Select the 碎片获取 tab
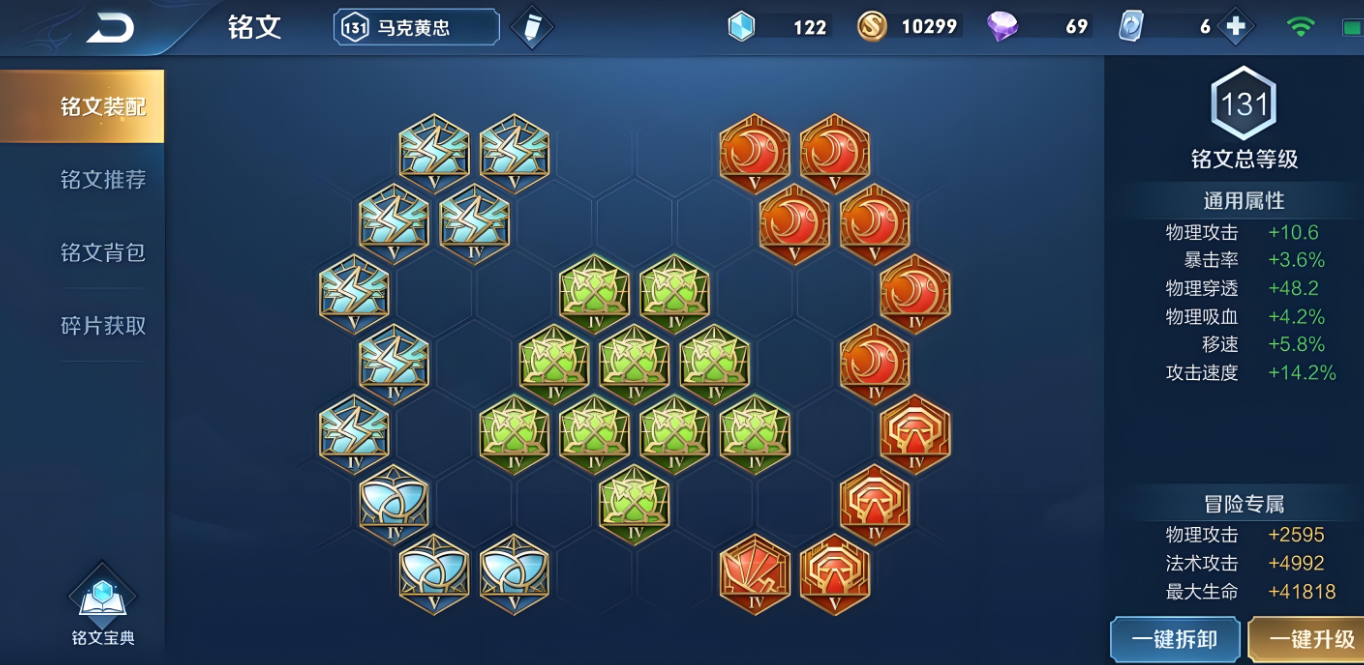 click(x=103, y=326)
